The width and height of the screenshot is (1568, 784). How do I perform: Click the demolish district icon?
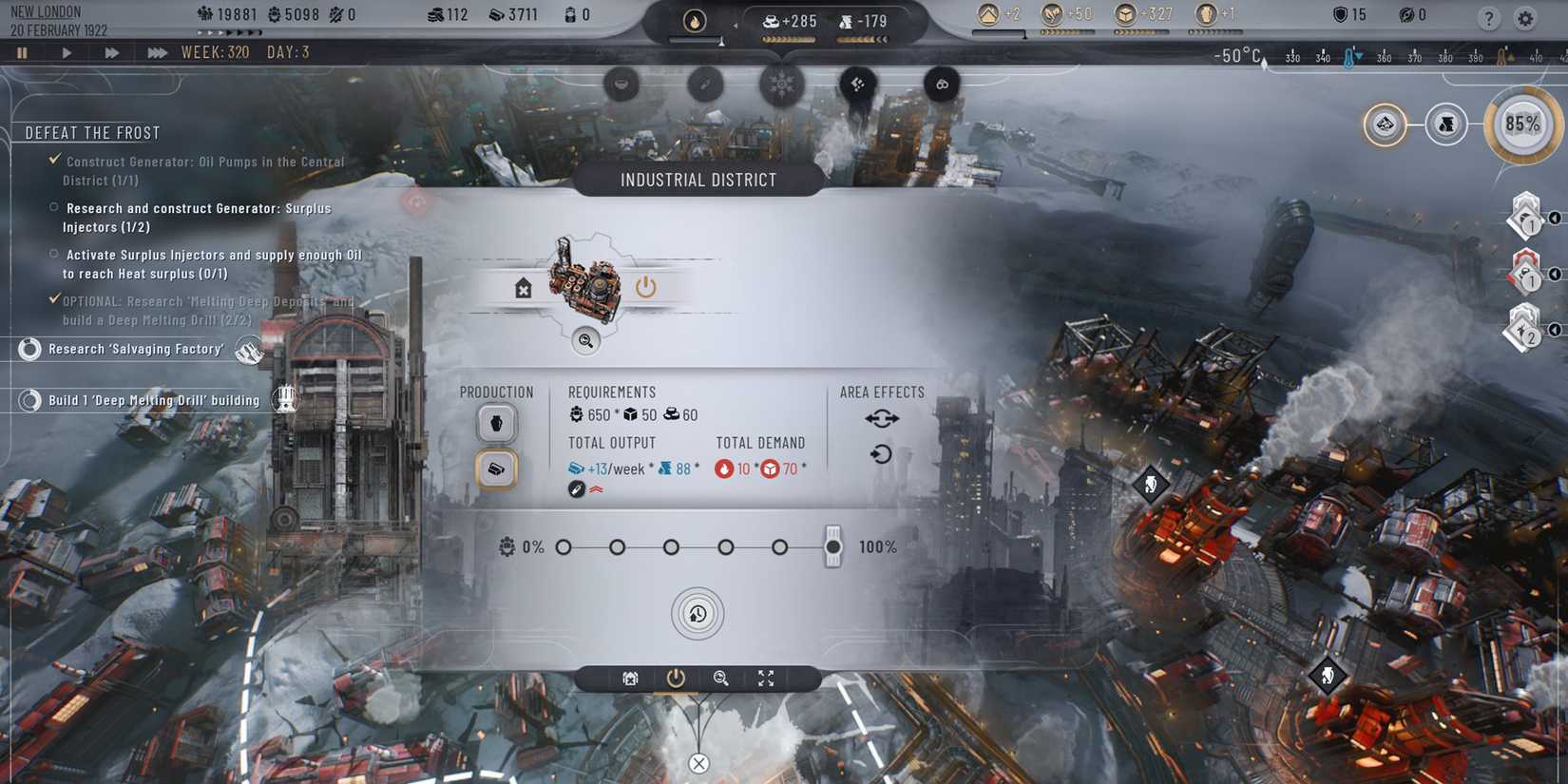[523, 287]
